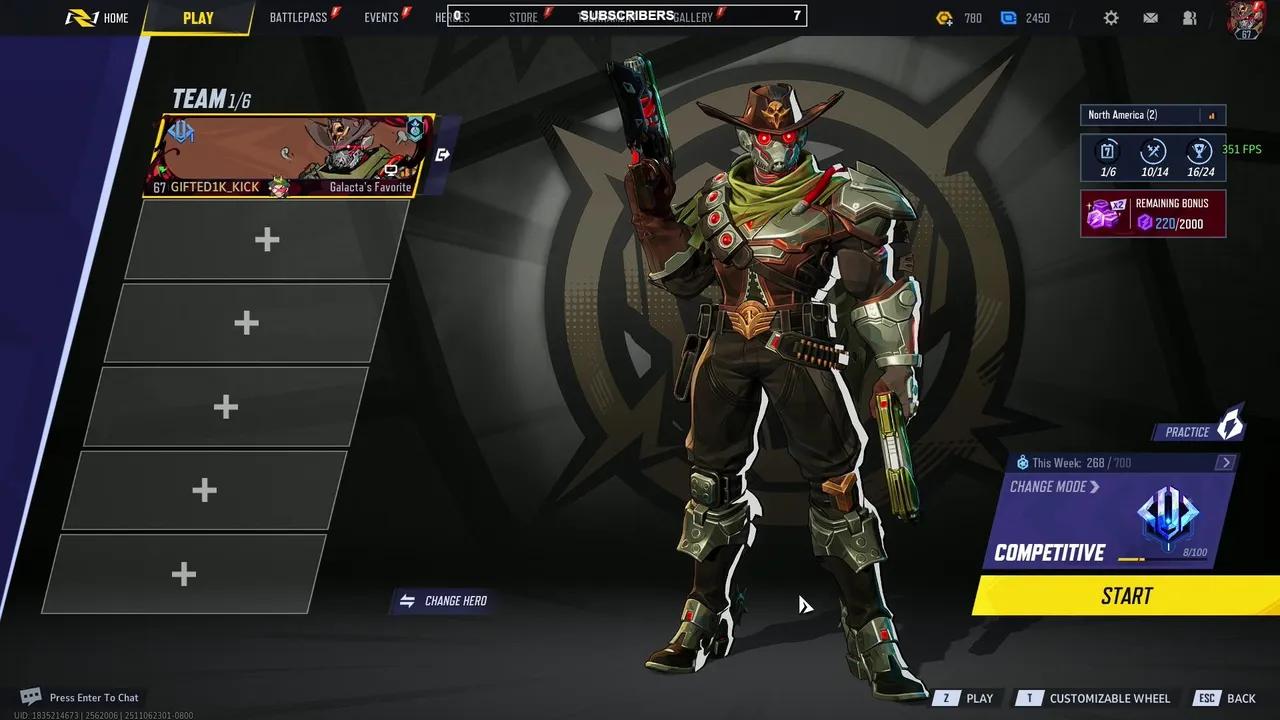Click the gold Units currency icon showing 780
The image size is (1280, 720).
point(942,17)
